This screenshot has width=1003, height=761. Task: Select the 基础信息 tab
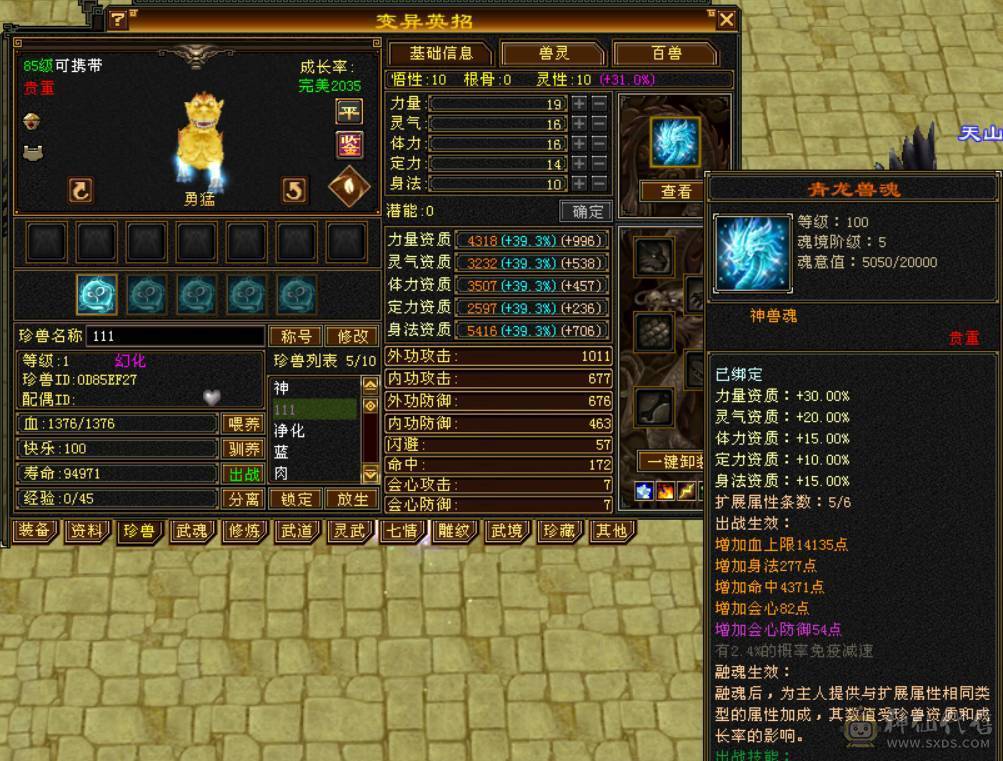click(439, 53)
